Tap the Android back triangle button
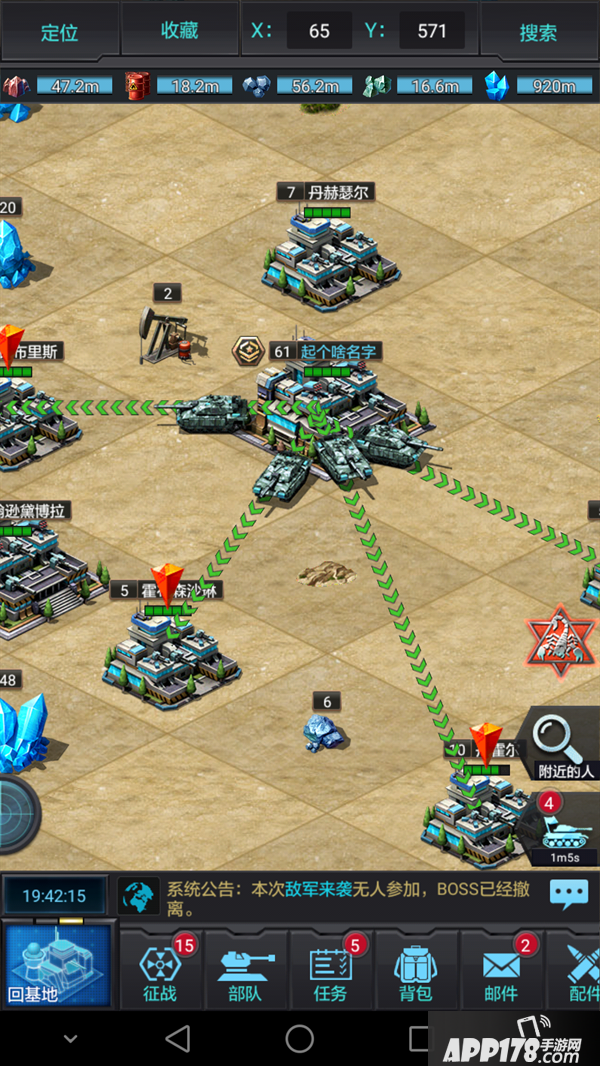 pyautogui.click(x=178, y=1038)
